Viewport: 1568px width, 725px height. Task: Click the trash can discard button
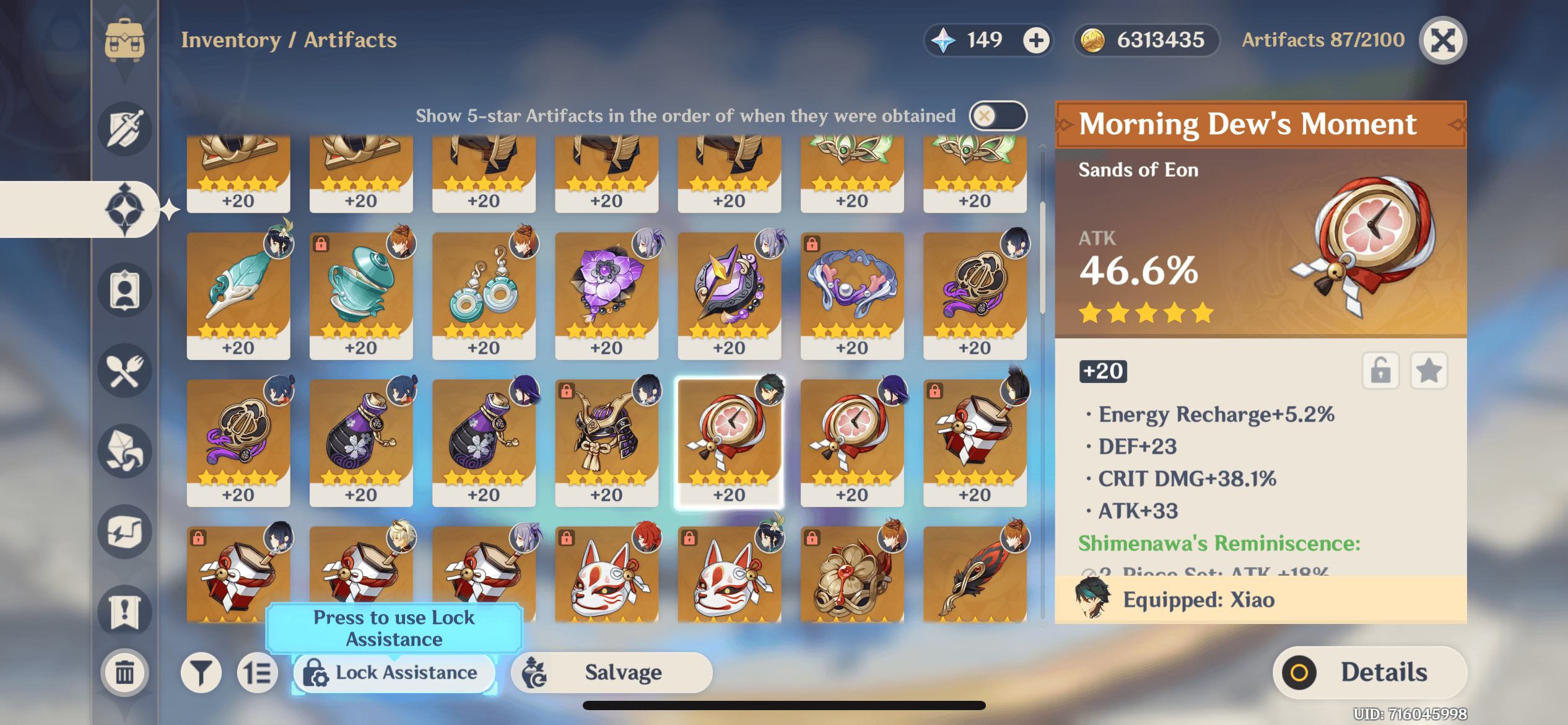(x=124, y=672)
